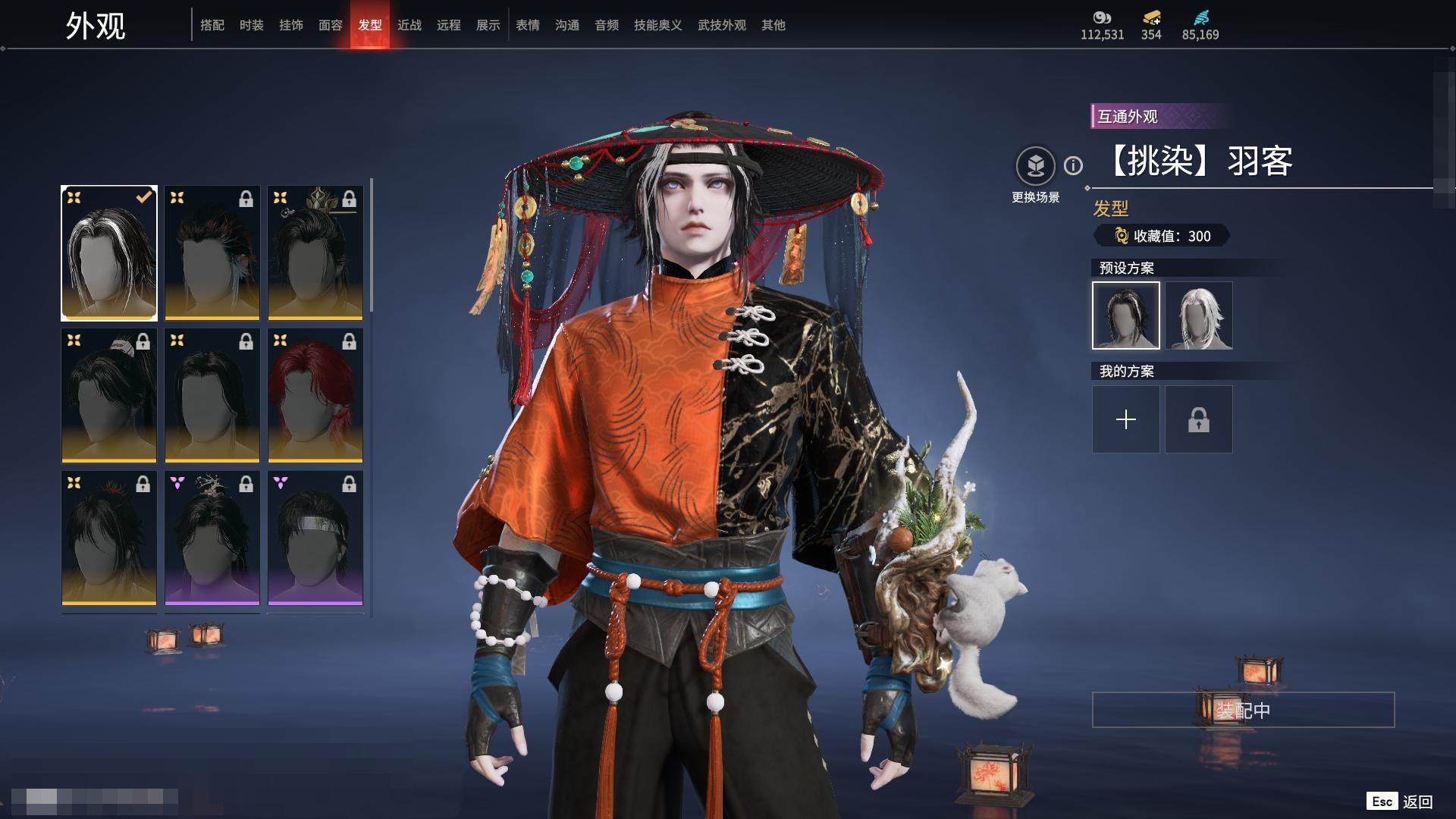Open the 其他 tab
1456x819 pixels.
[x=773, y=25]
